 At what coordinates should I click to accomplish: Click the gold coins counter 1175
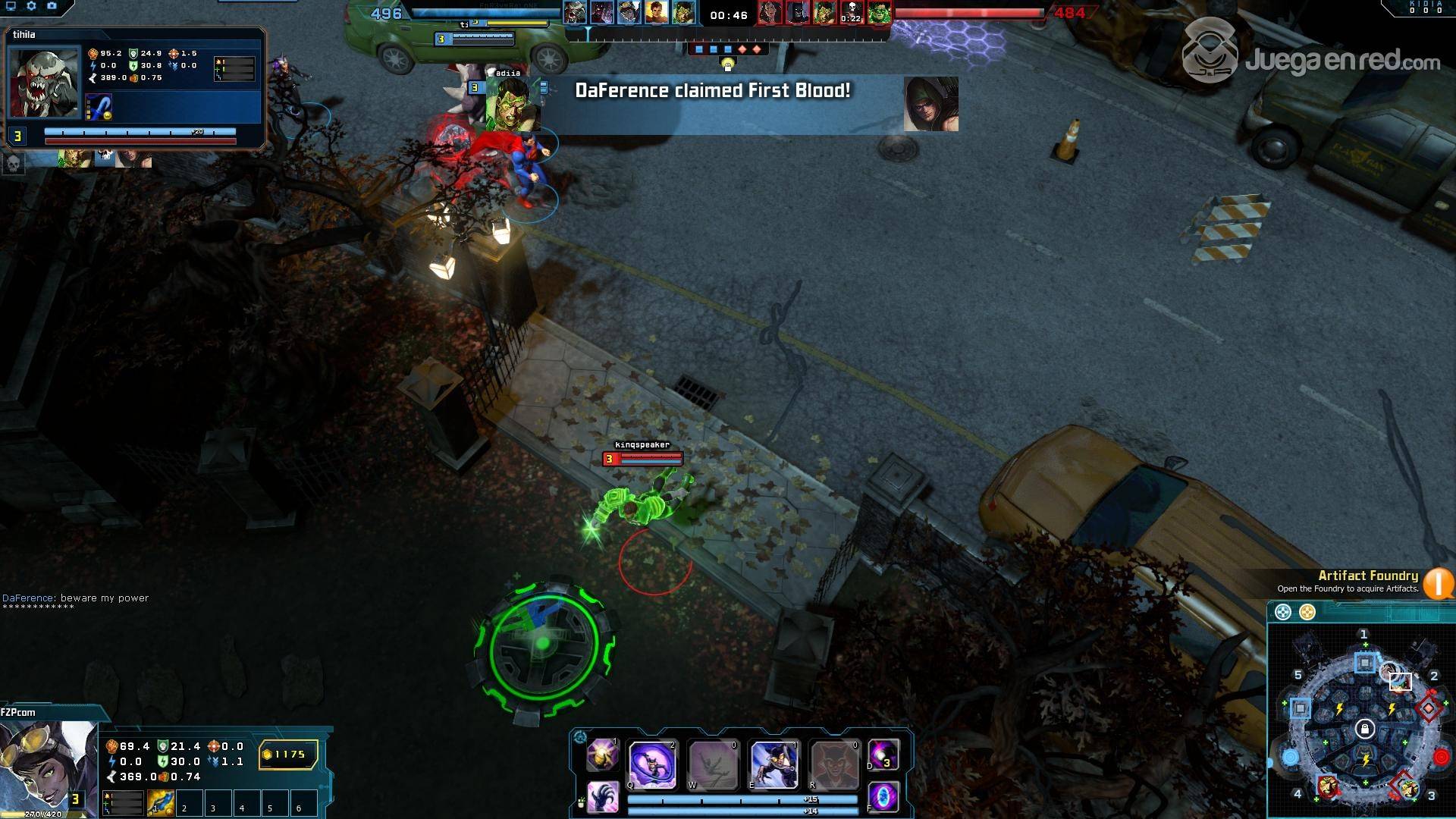coord(288,755)
